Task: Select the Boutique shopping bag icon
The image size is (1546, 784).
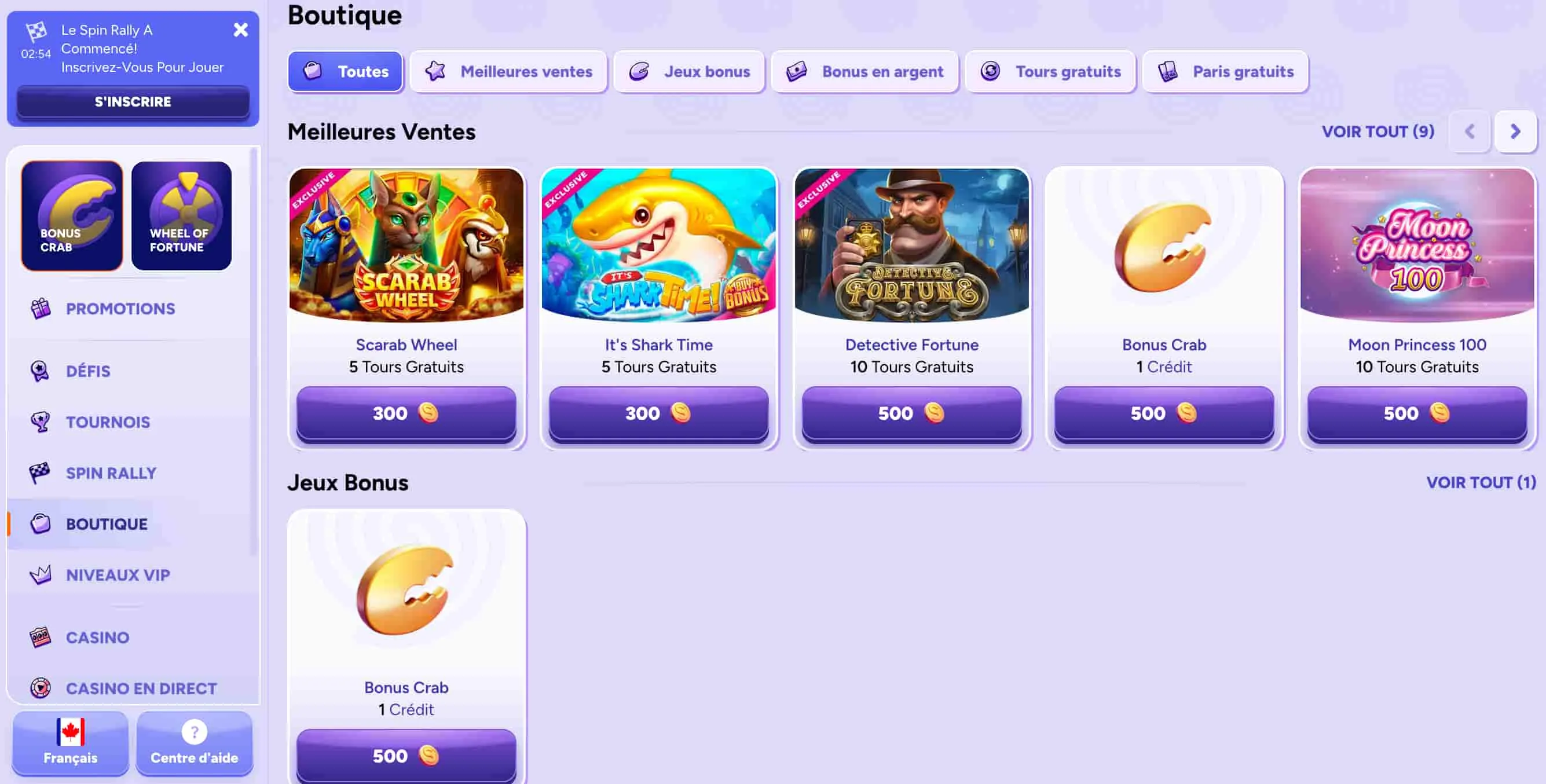Action: pyautogui.click(x=40, y=523)
